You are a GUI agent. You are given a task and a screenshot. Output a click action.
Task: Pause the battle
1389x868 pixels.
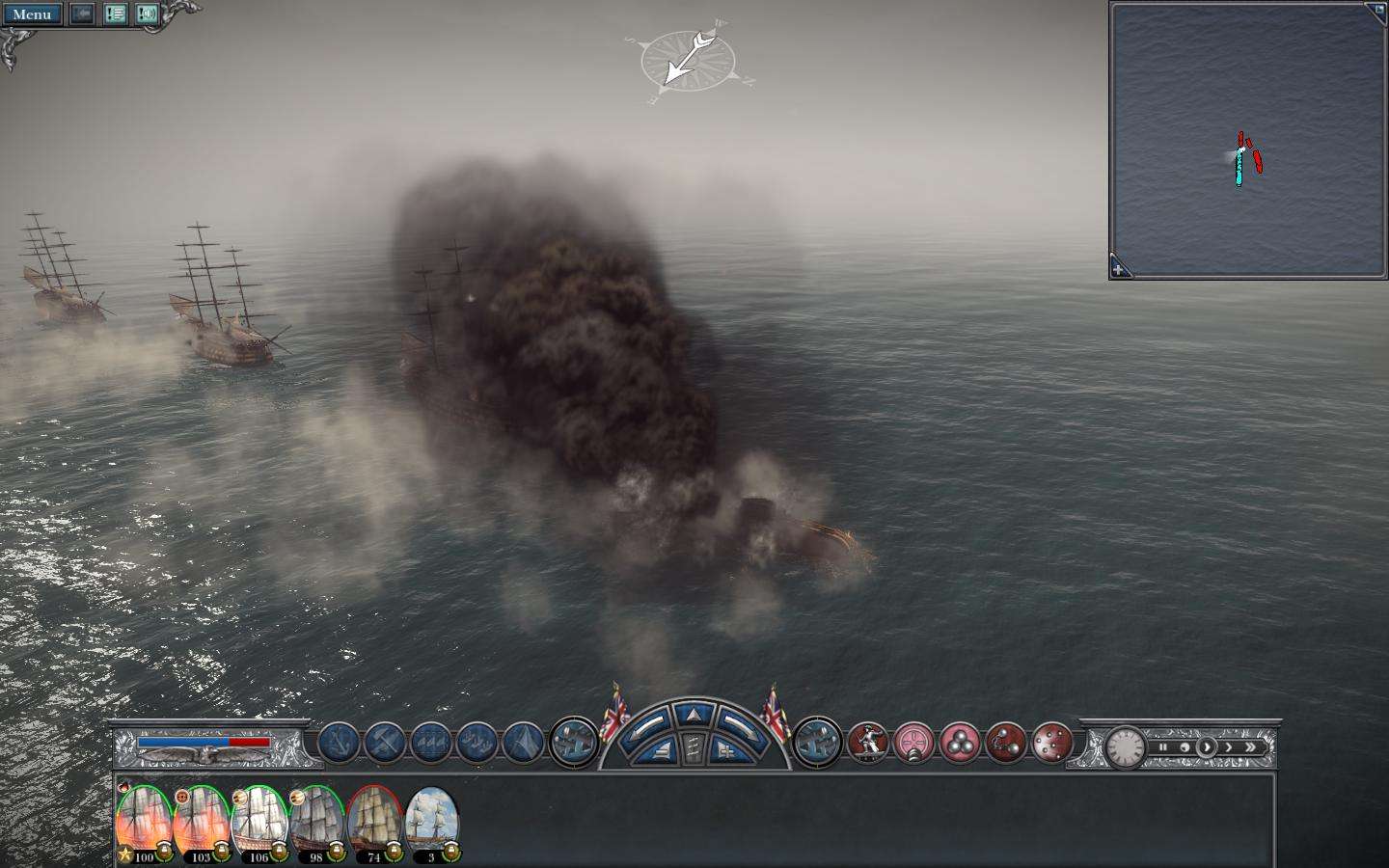pos(1163,747)
